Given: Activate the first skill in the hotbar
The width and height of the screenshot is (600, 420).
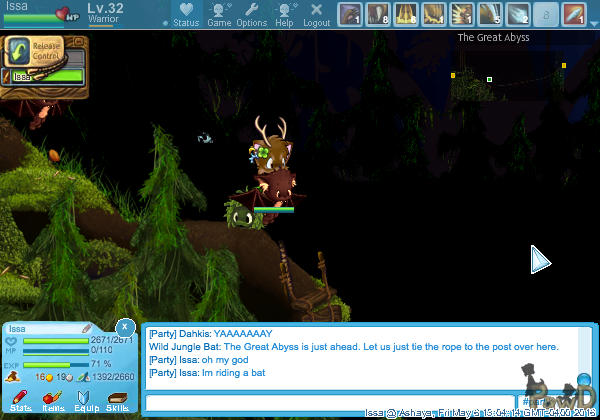Looking at the screenshot, I should click(x=349, y=14).
